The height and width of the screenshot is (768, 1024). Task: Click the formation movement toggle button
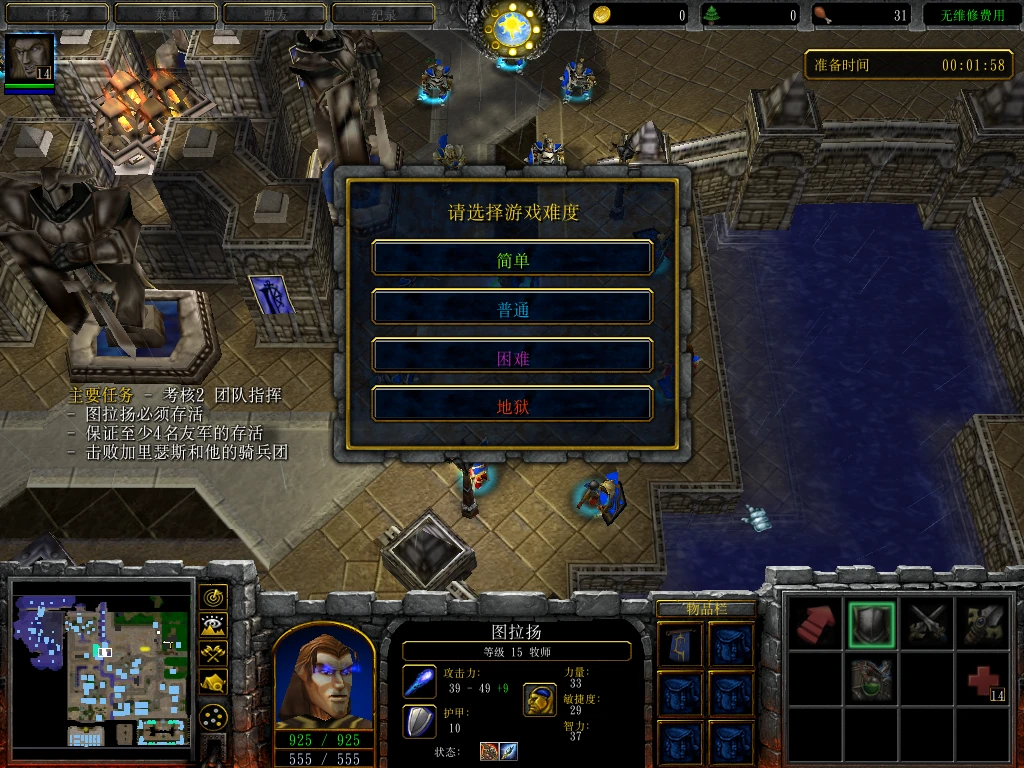(x=213, y=715)
